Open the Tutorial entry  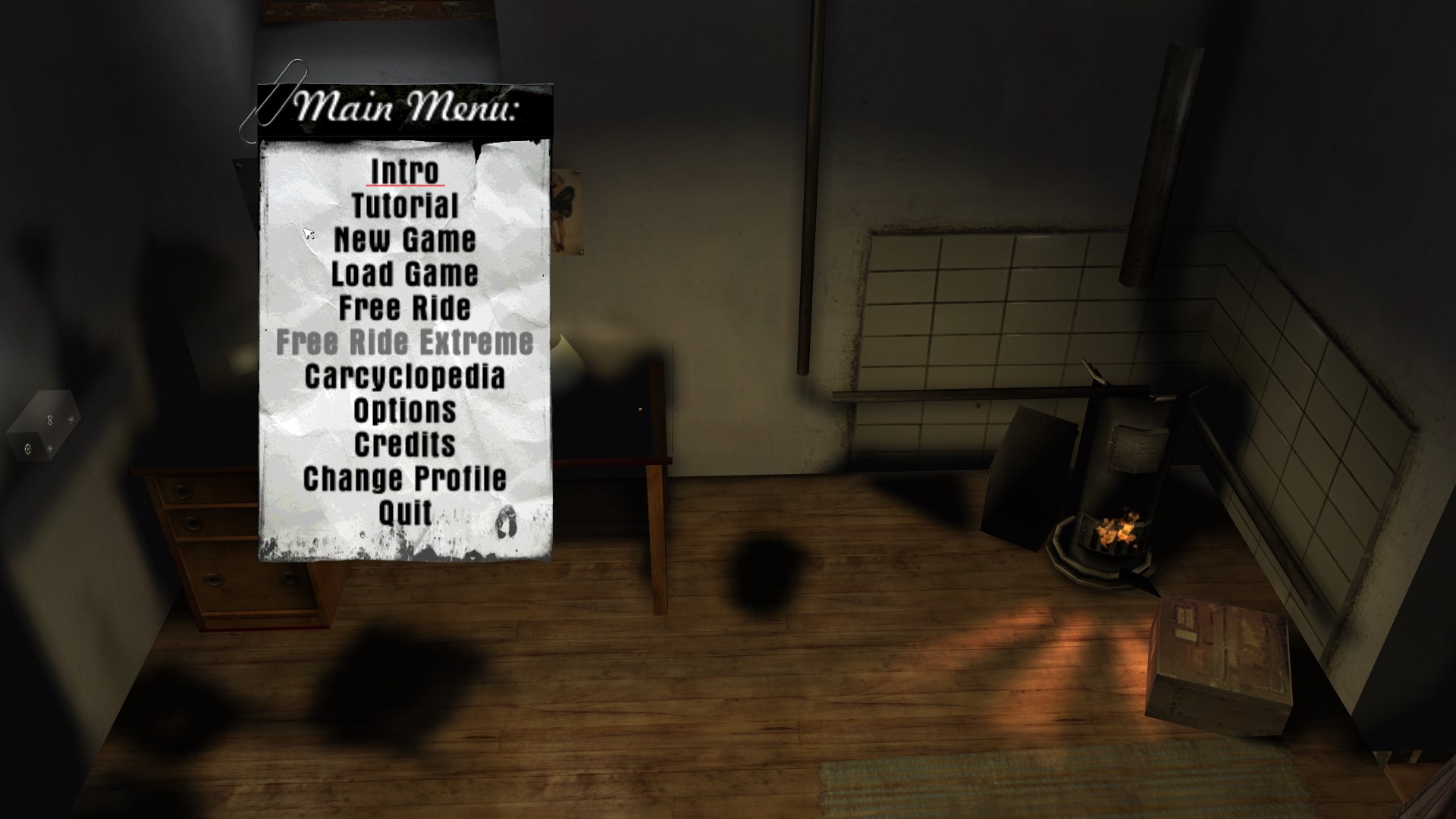404,206
